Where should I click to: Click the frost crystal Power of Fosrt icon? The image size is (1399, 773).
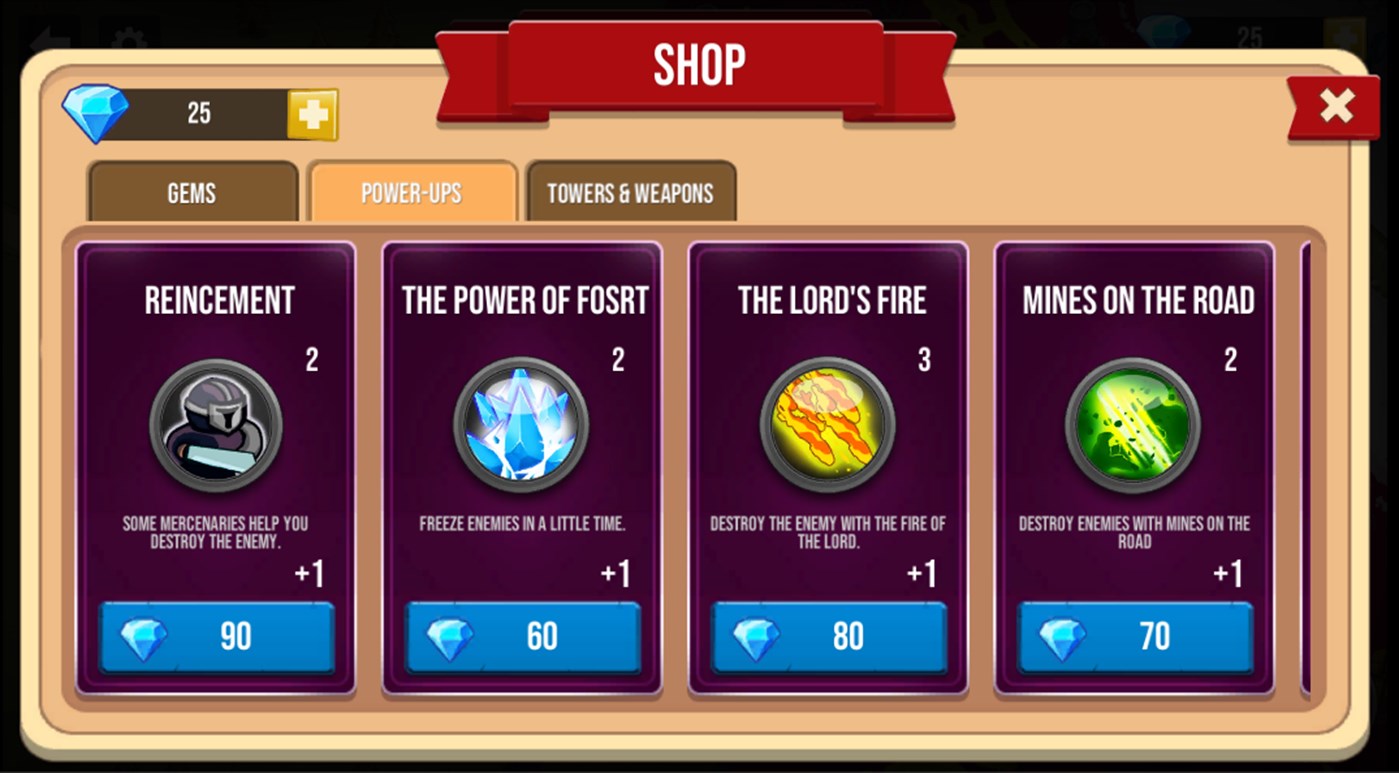click(523, 424)
